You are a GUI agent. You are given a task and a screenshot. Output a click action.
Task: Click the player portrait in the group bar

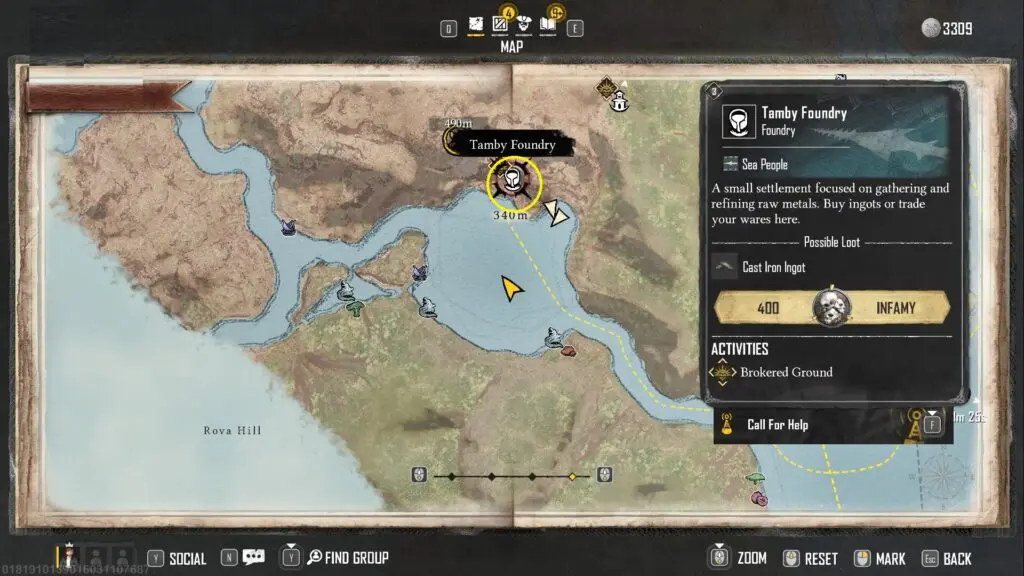pos(70,556)
